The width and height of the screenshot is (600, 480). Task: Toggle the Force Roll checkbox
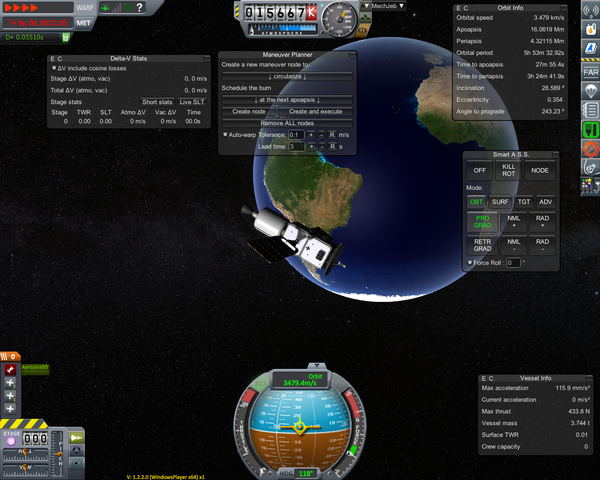(x=471, y=263)
